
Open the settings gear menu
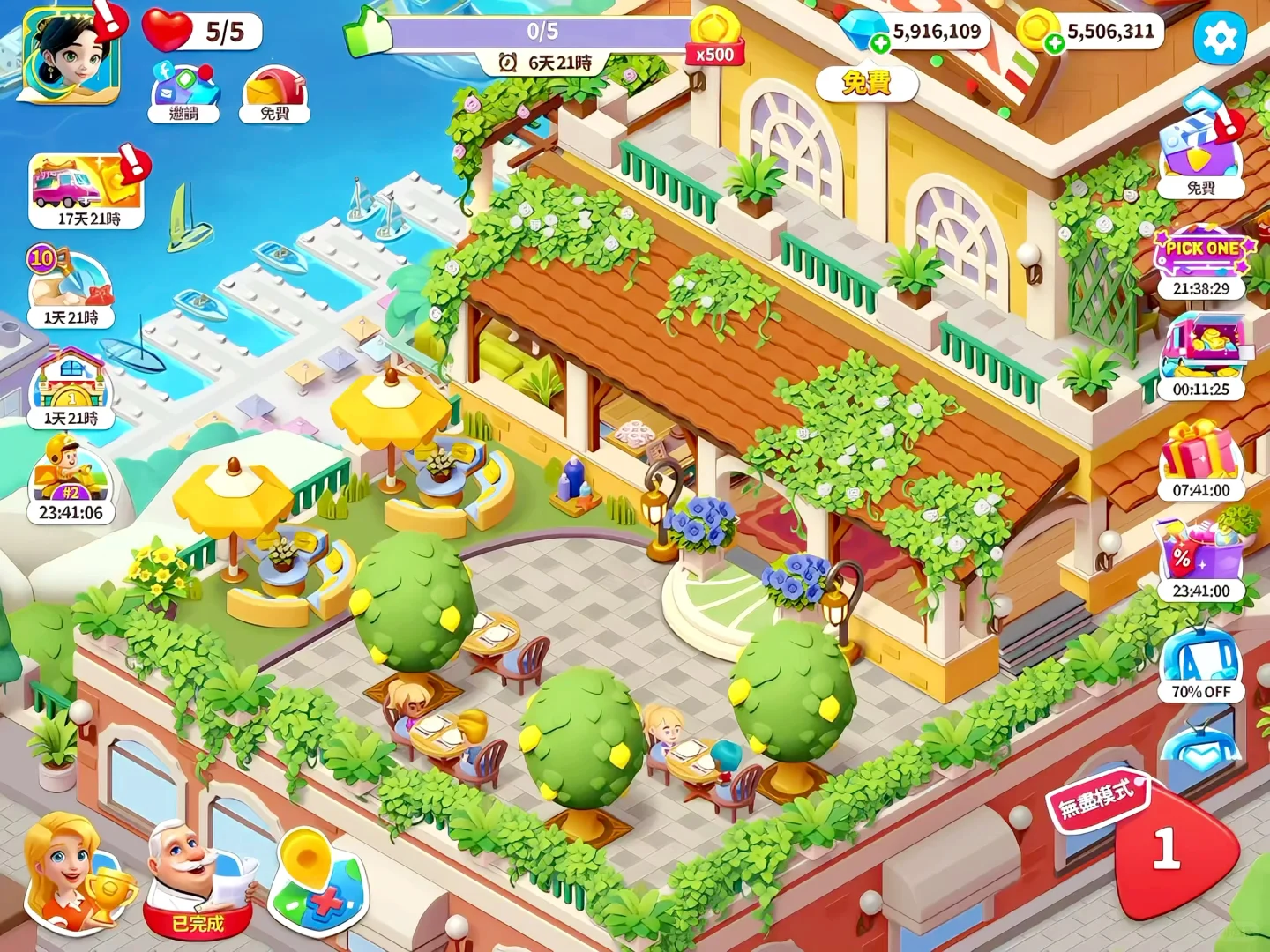pyautogui.click(x=1221, y=39)
